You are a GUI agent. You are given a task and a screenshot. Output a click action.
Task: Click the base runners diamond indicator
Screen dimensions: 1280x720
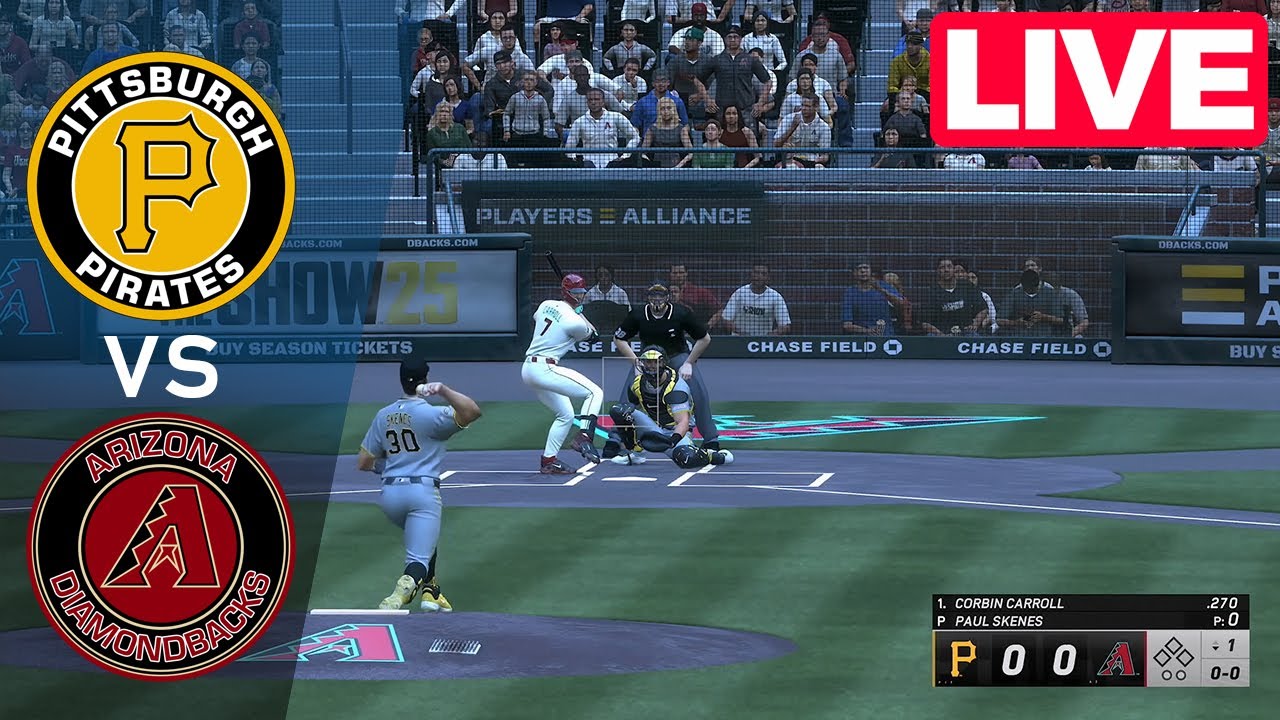coord(1172,650)
